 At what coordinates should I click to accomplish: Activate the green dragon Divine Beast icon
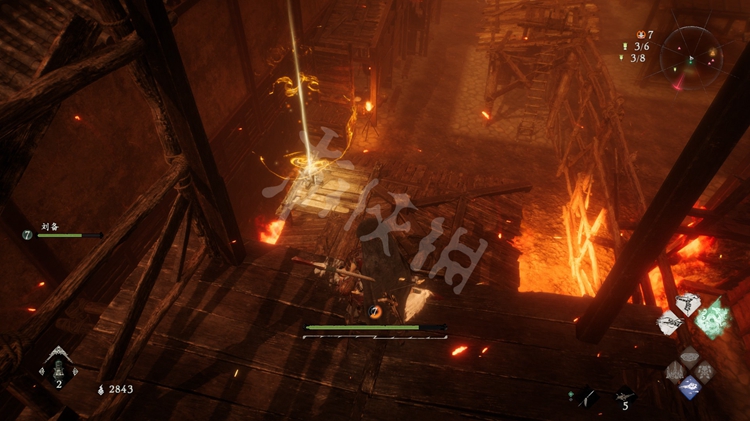click(714, 320)
